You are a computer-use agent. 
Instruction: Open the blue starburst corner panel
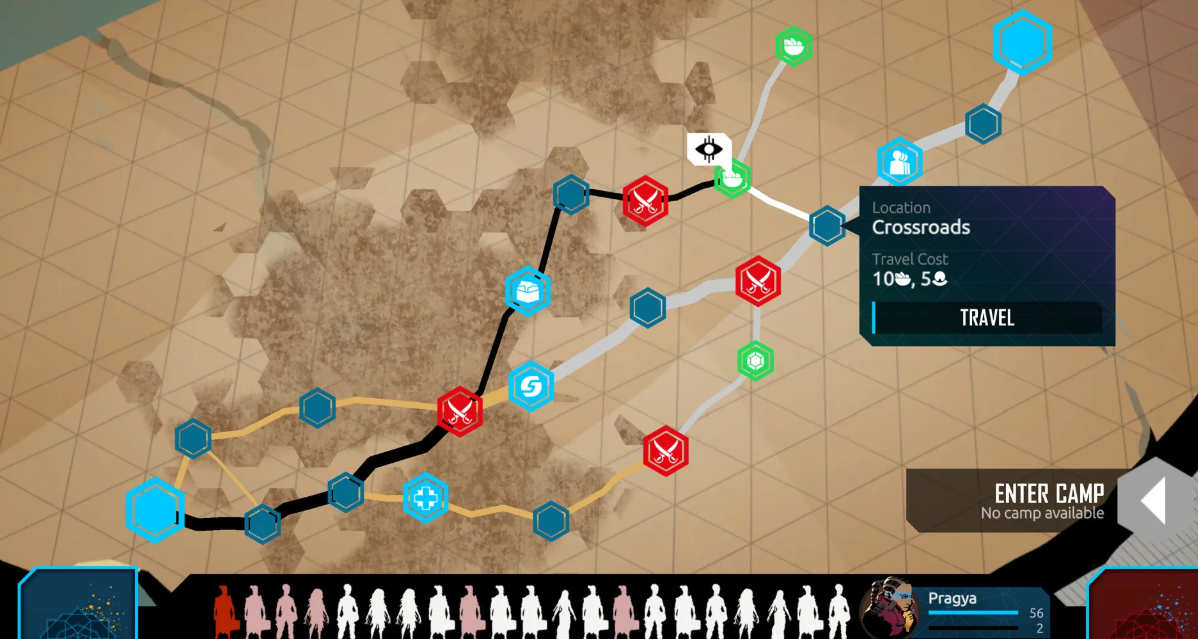coord(77,606)
